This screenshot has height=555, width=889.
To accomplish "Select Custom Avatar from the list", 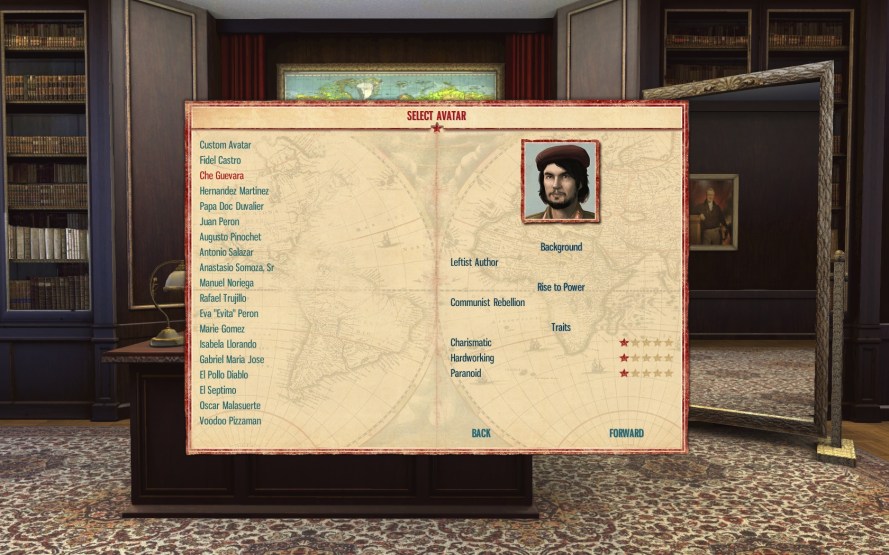I will coord(225,145).
